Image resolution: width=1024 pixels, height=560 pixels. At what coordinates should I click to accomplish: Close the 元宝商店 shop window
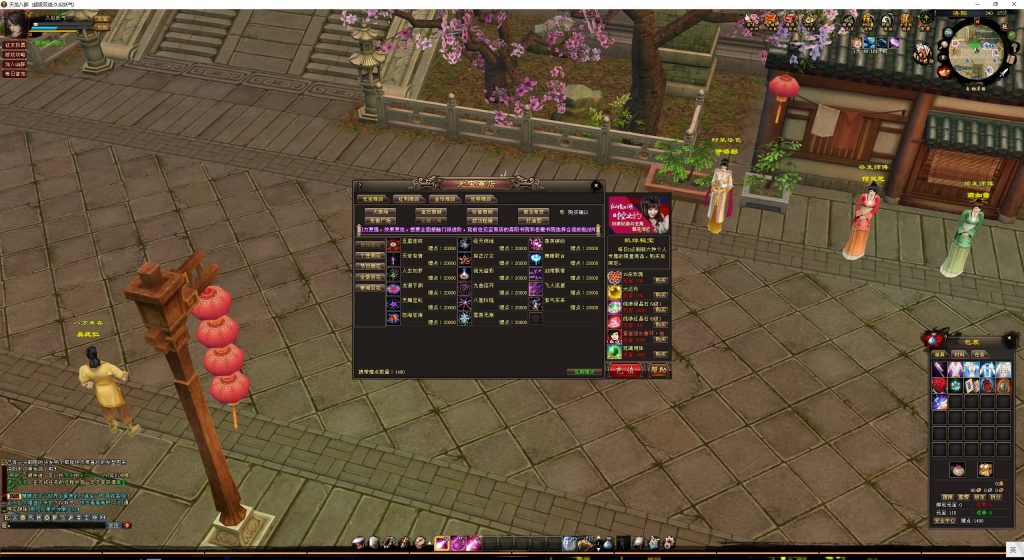pos(596,185)
